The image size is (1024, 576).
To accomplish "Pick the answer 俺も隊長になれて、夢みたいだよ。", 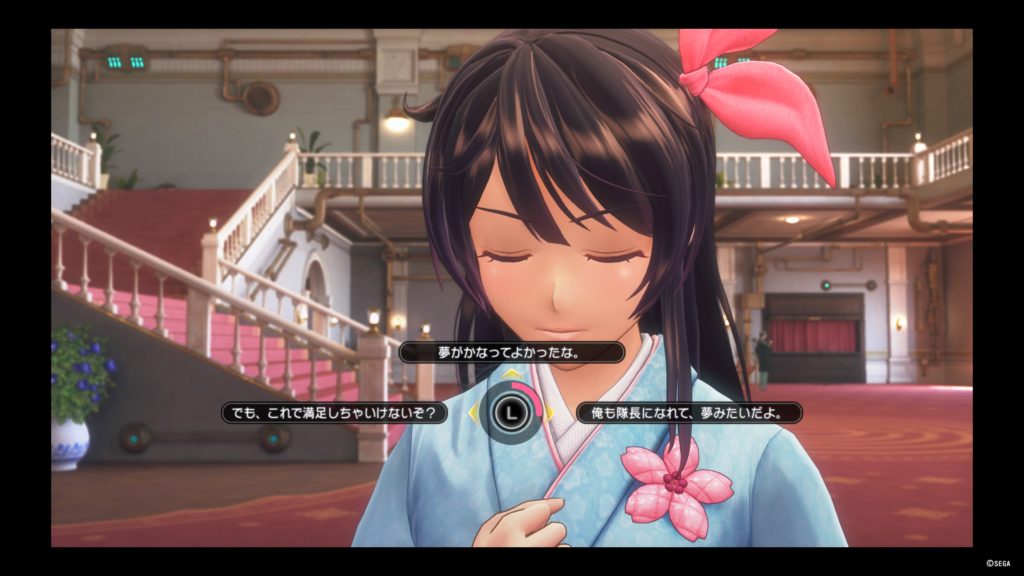I will 689,412.
